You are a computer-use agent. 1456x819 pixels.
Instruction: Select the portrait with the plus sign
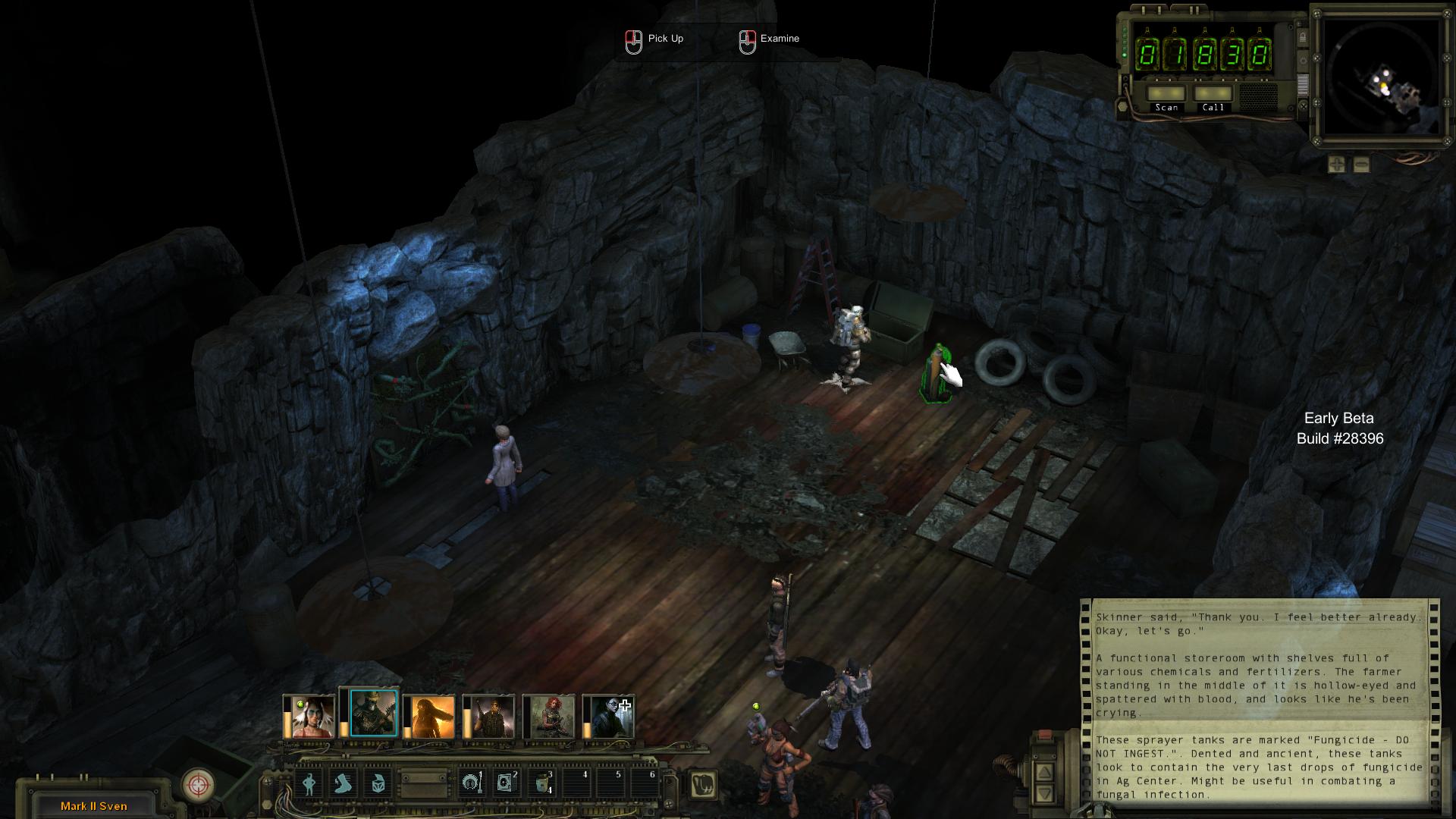pyautogui.click(x=610, y=717)
